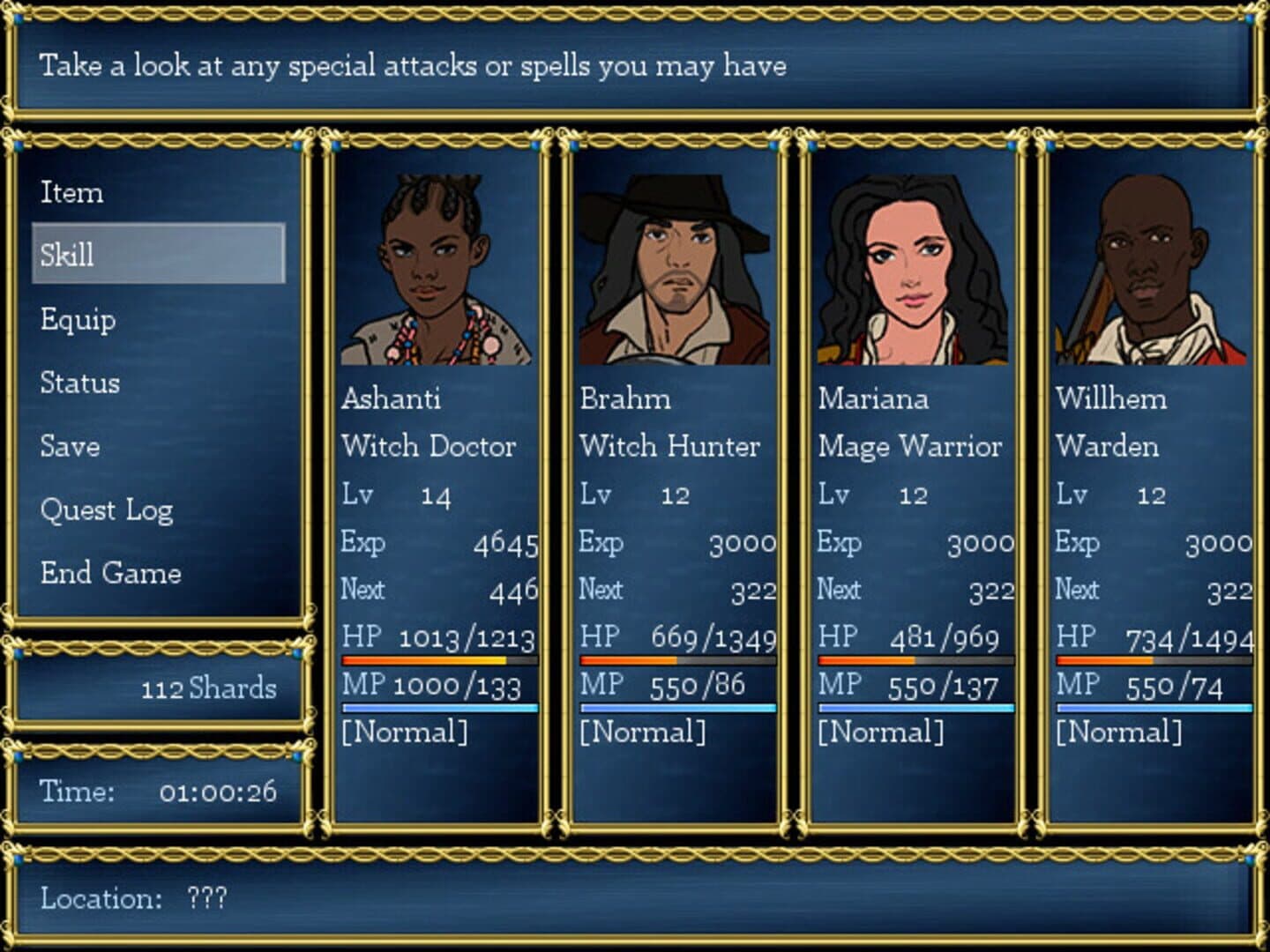Select End Game option
The image size is (1270, 952).
pyautogui.click(x=110, y=573)
